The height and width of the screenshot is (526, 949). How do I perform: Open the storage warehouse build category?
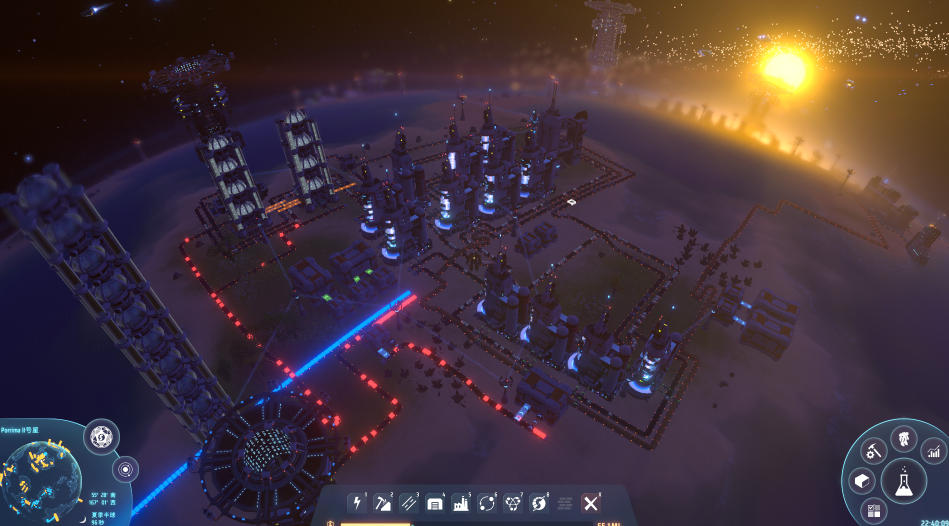[435, 503]
